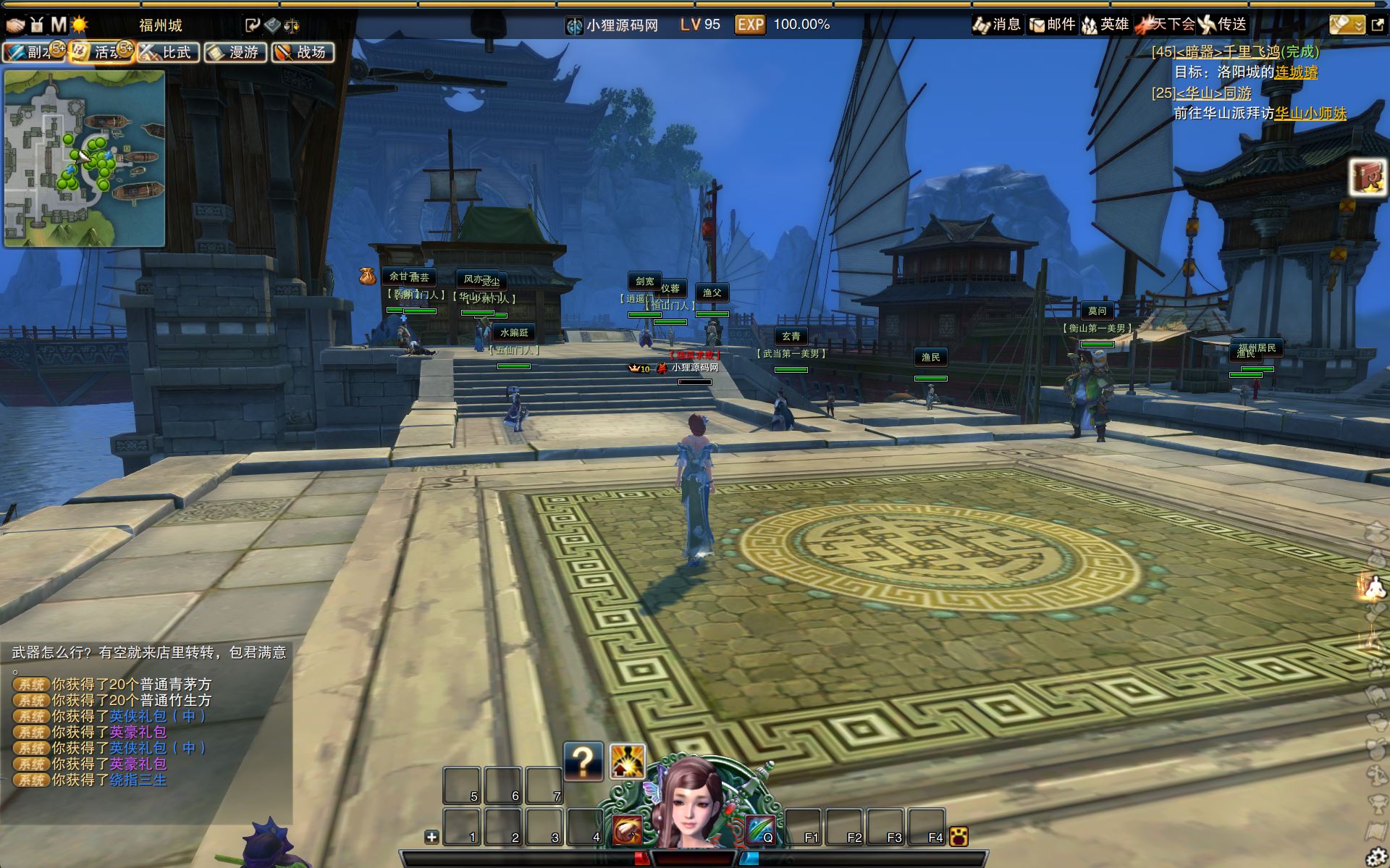This screenshot has width=1390, height=868.
Task: Open the 活动 events panel
Action: click(101, 52)
